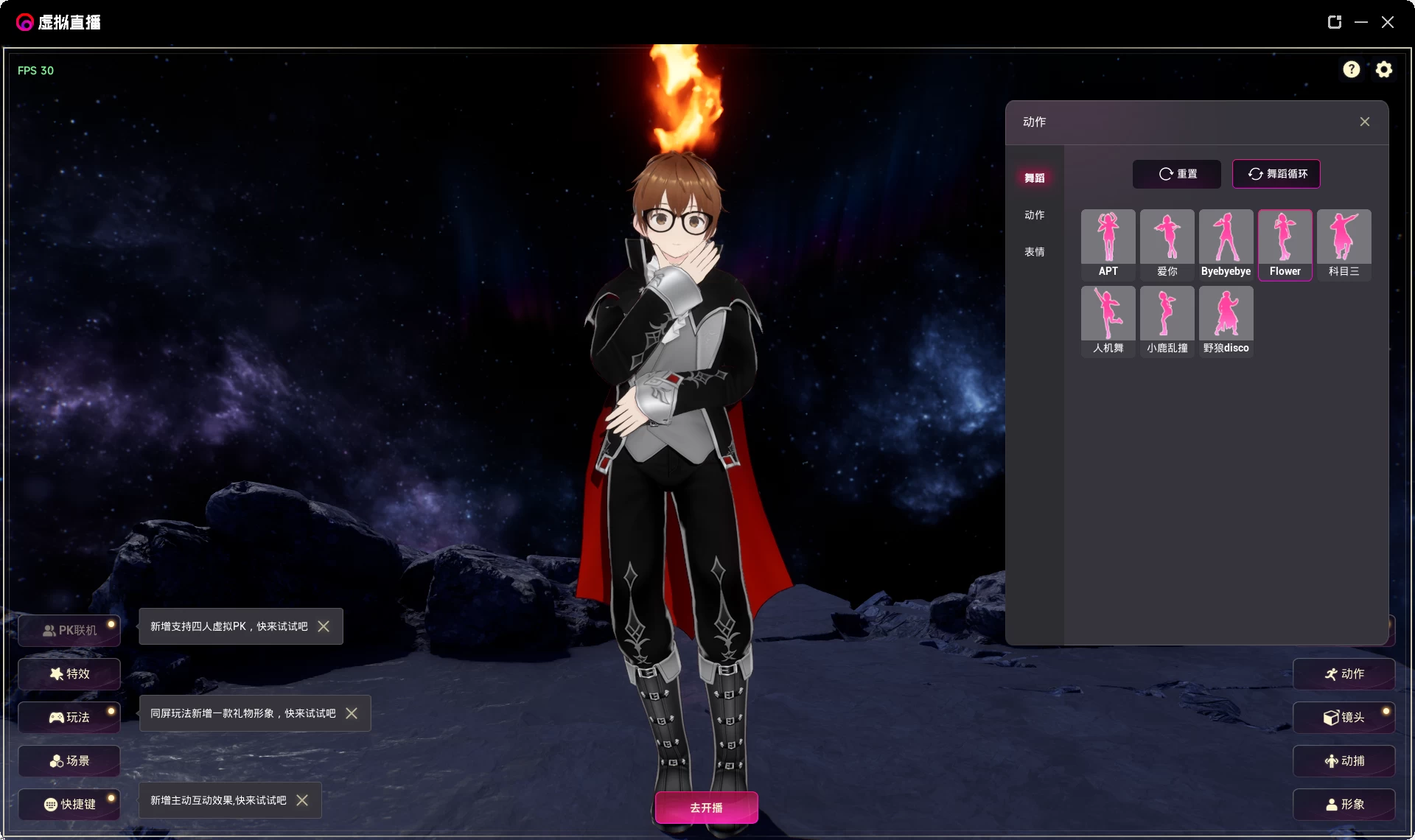Open the 特效 effects panel
This screenshot has width=1415, height=840.
click(x=69, y=673)
